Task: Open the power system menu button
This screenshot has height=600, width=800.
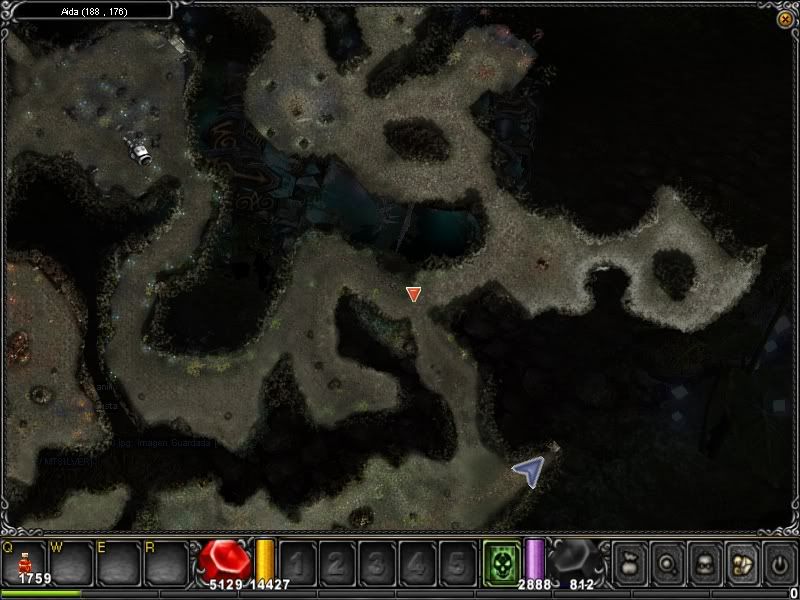Action: pos(779,562)
